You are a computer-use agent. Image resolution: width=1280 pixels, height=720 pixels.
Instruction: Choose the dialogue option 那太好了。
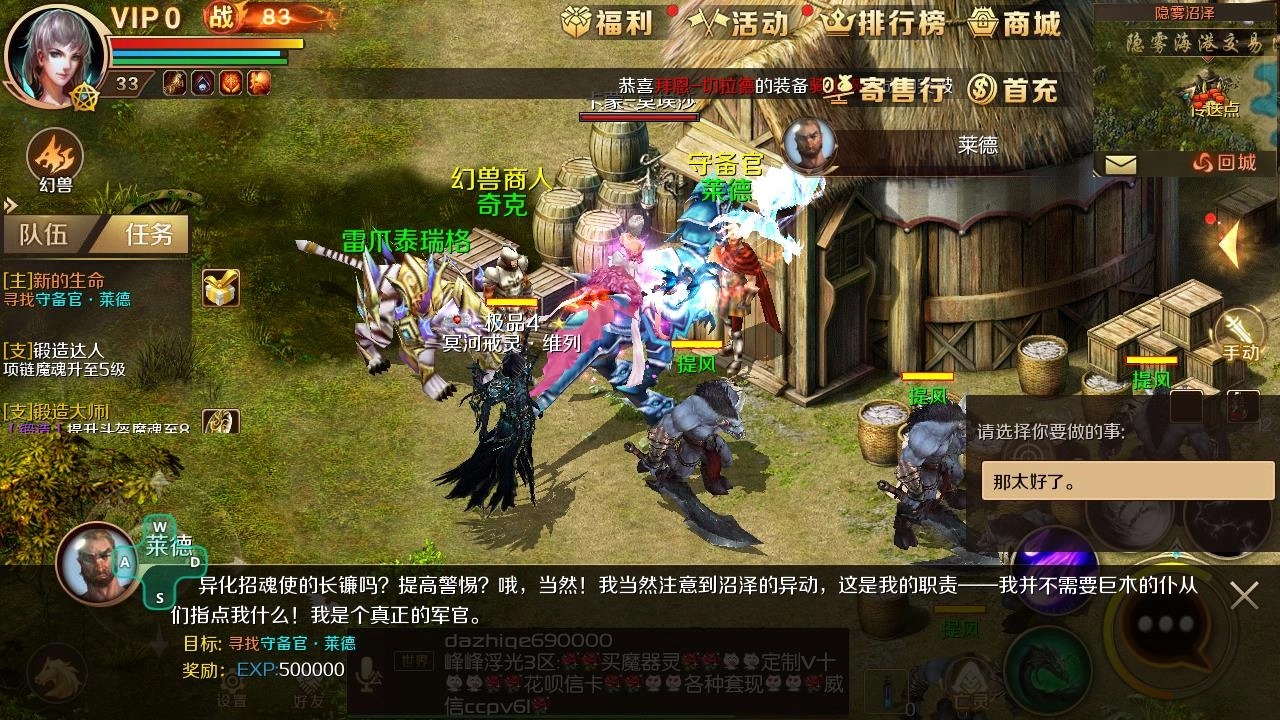pos(1127,480)
